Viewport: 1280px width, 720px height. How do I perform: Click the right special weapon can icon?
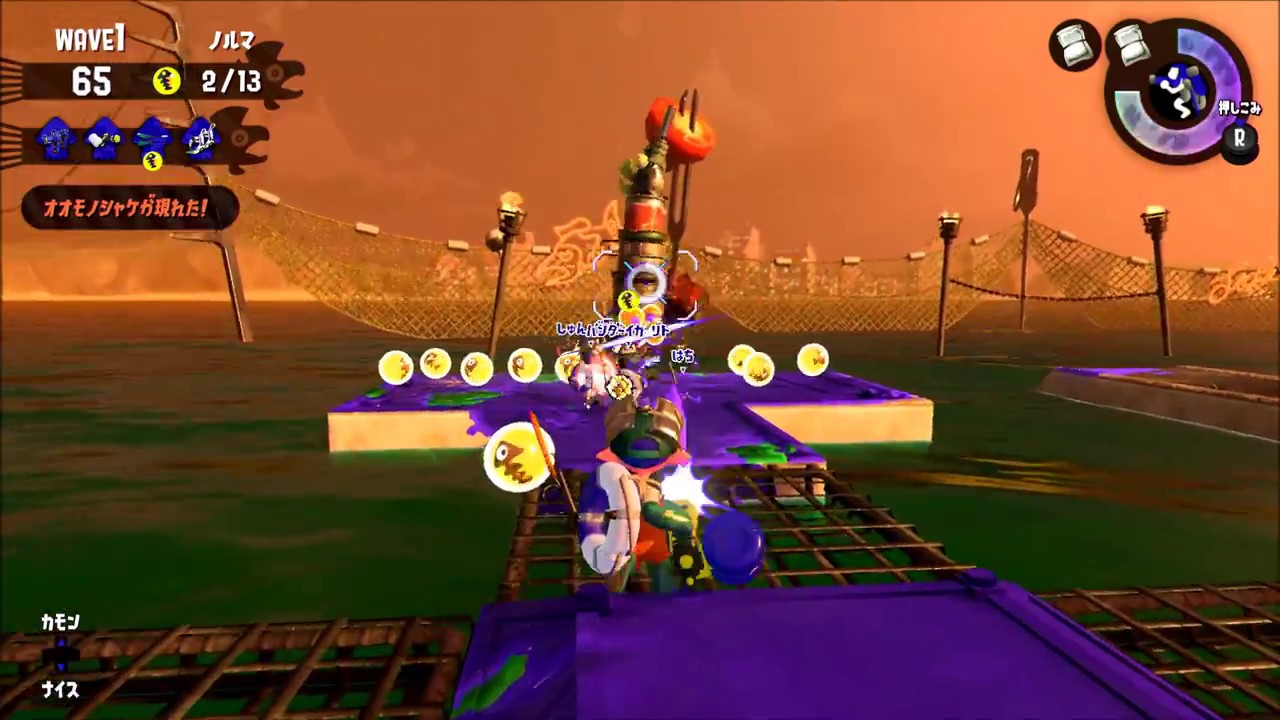tap(1130, 45)
